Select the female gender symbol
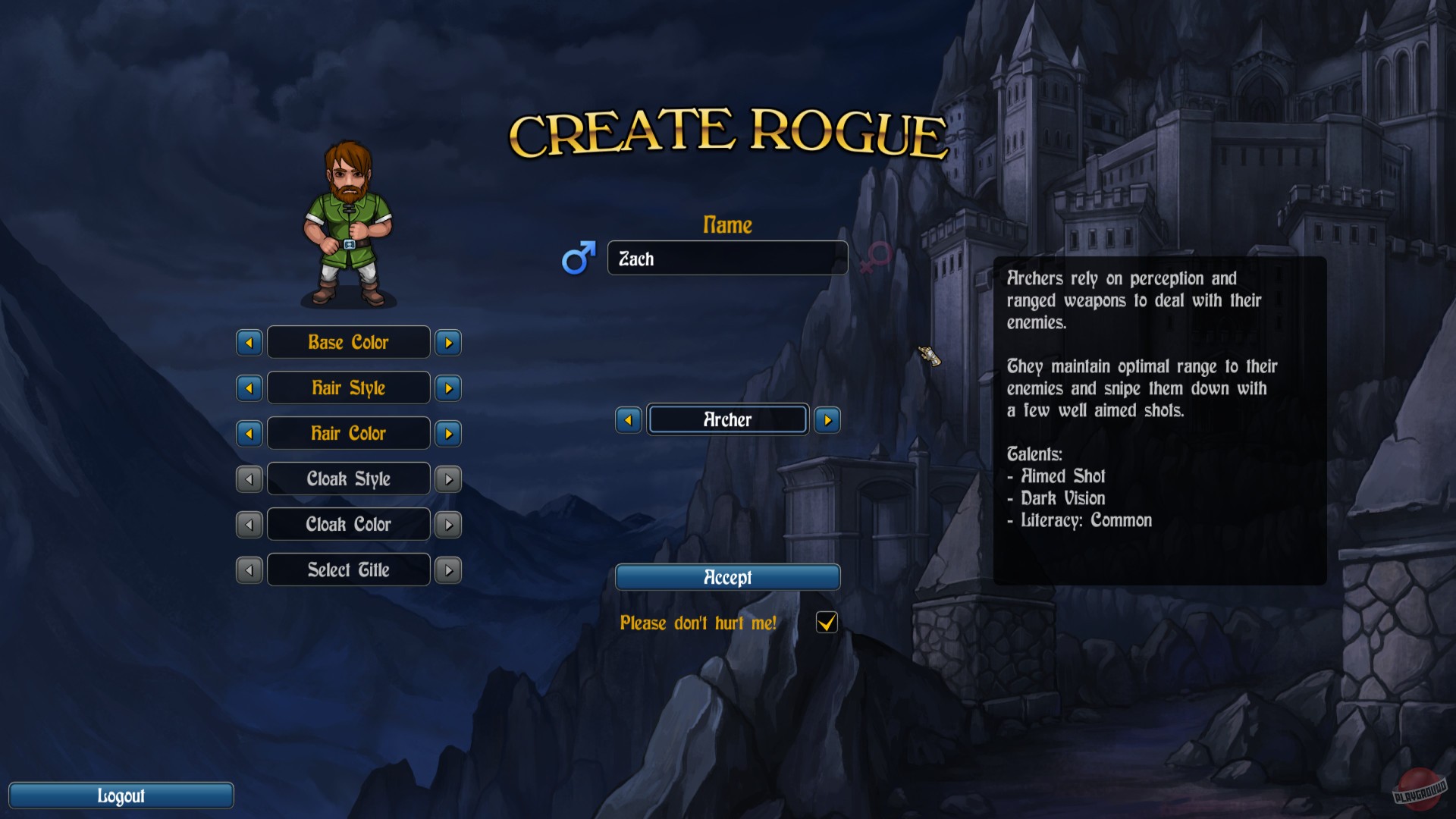This screenshot has width=1456, height=819. (873, 259)
